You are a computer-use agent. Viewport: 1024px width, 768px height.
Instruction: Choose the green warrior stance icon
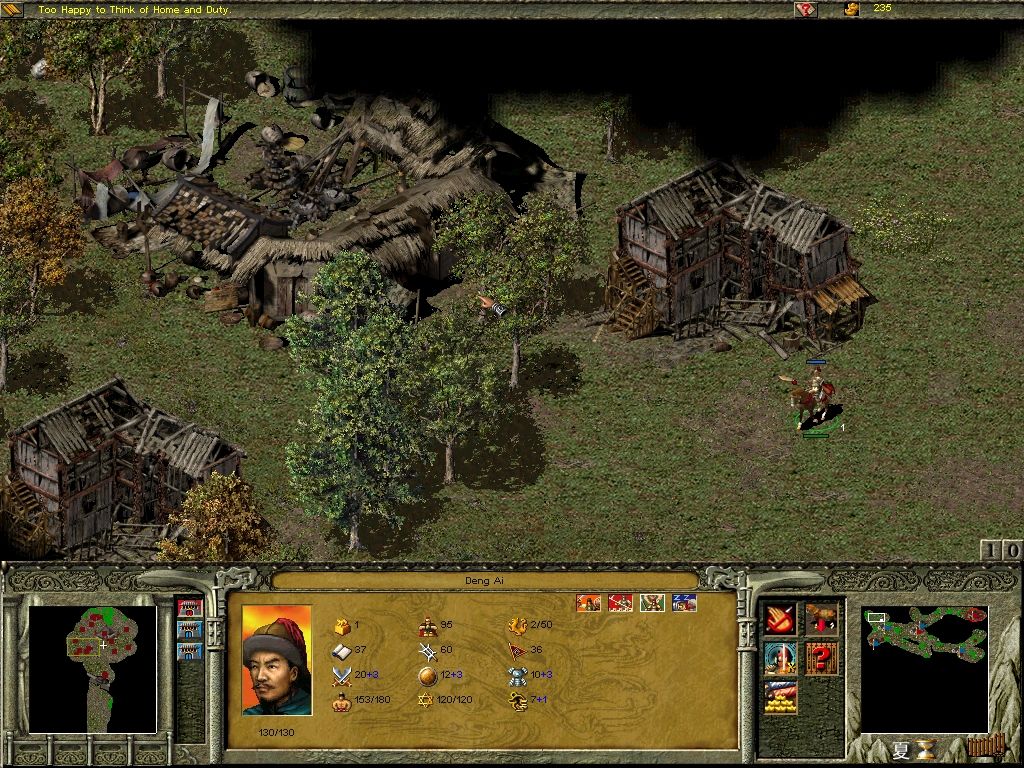[652, 603]
